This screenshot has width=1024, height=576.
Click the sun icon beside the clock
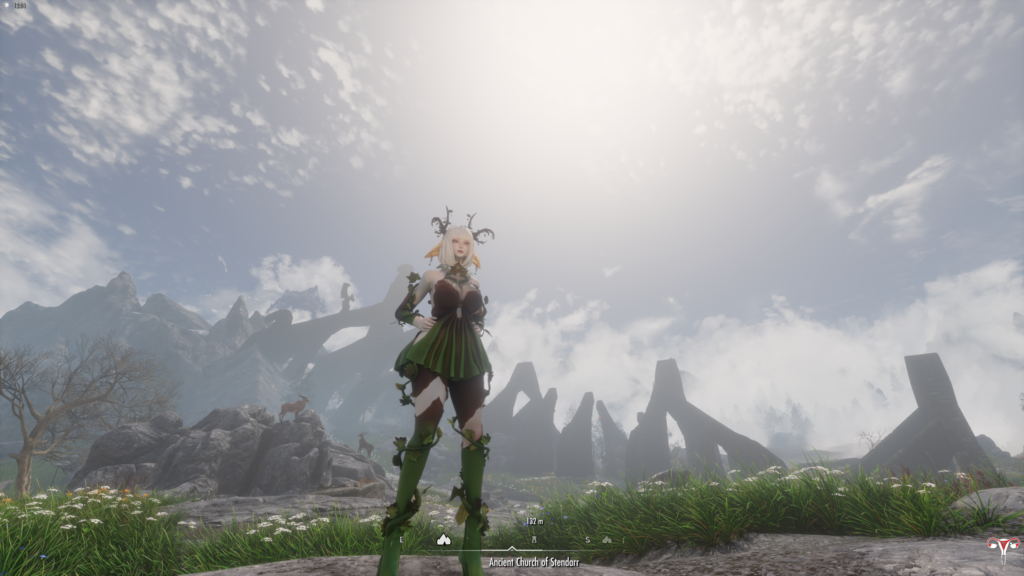tap(5, 5)
